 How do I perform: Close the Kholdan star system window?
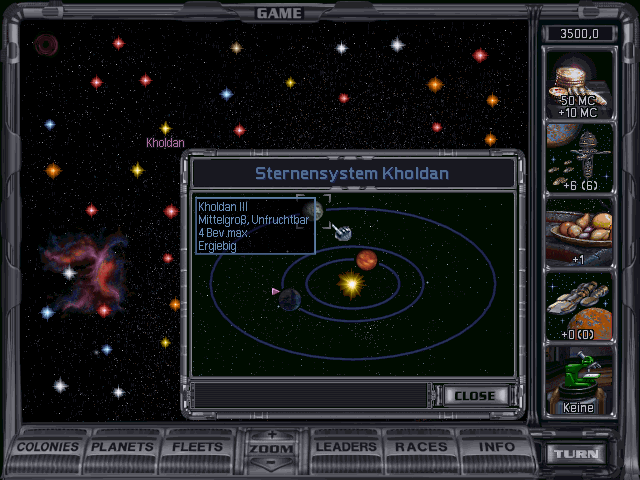[x=474, y=395]
